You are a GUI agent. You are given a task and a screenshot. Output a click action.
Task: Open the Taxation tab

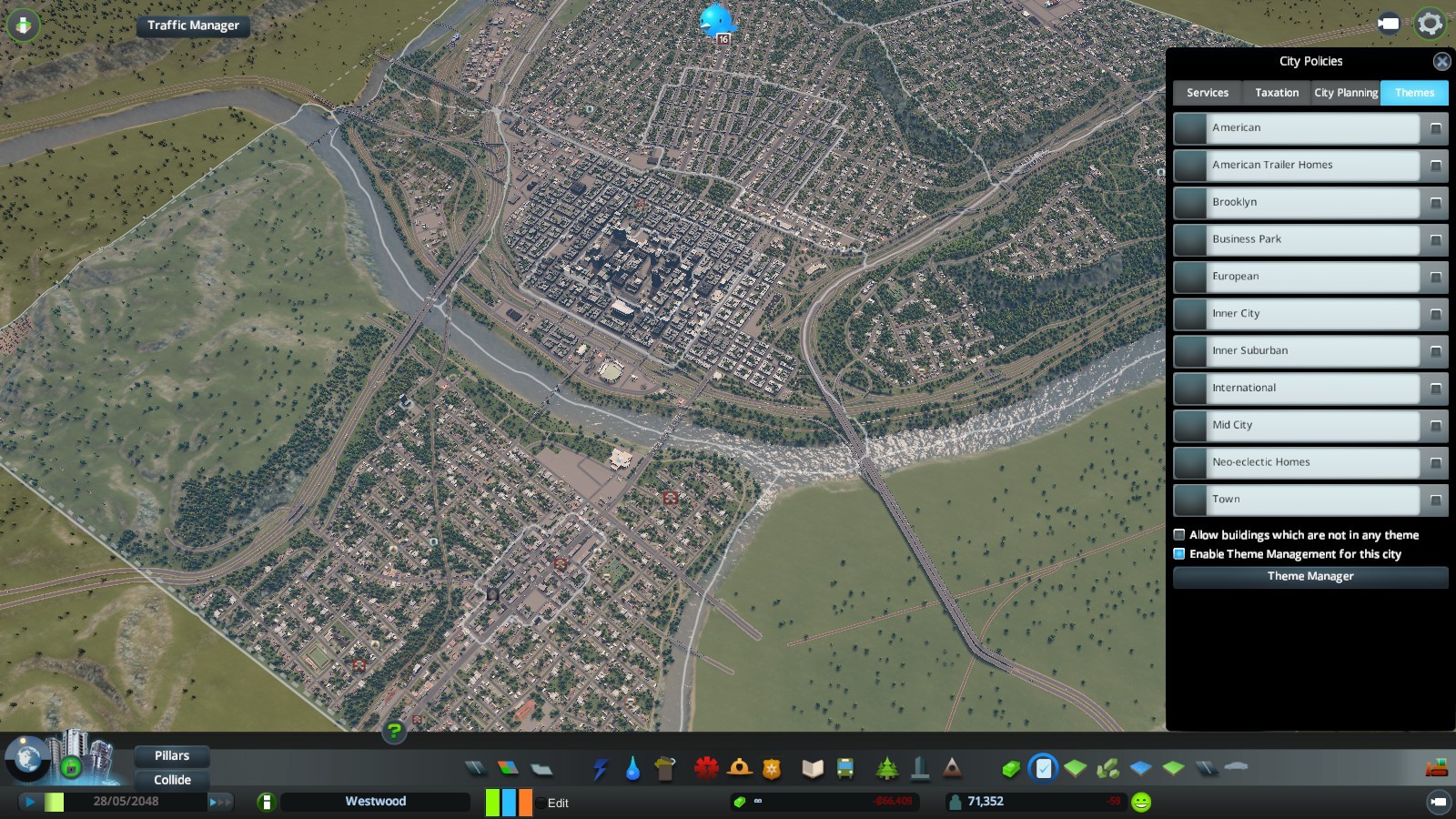1277,93
